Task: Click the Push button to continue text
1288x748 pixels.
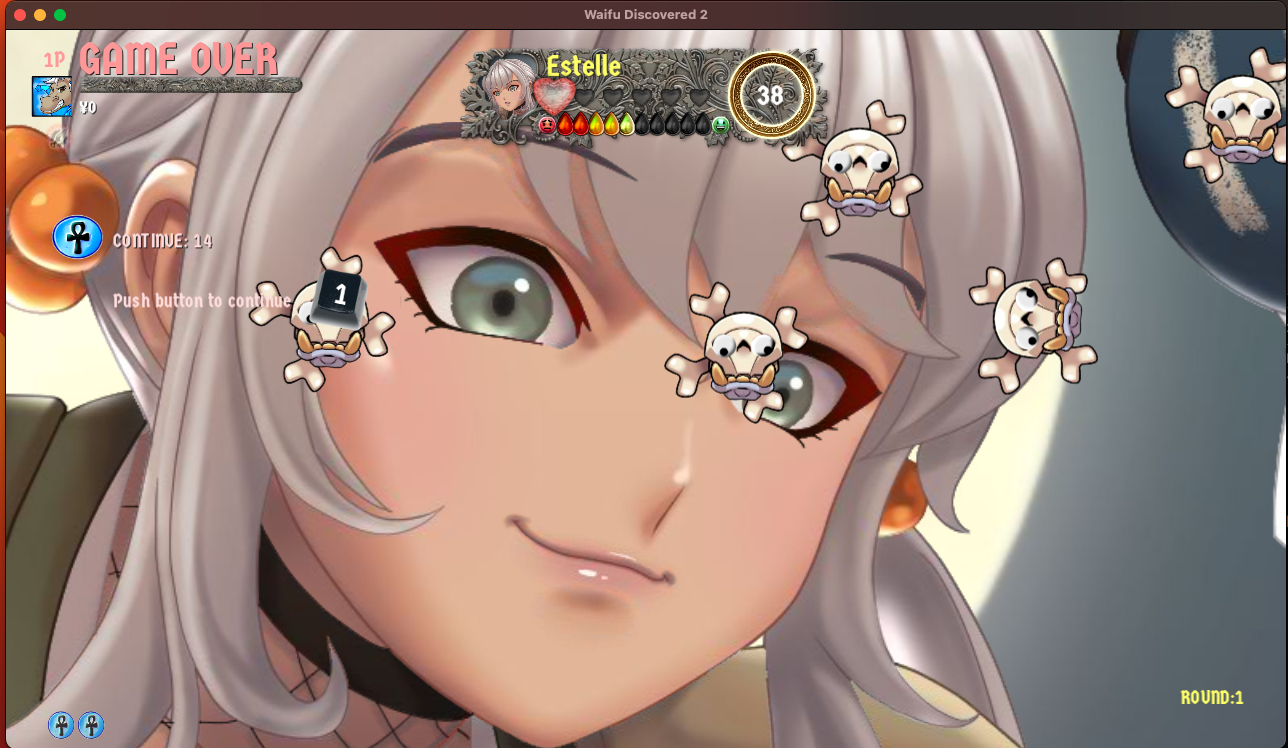Action: (200, 300)
